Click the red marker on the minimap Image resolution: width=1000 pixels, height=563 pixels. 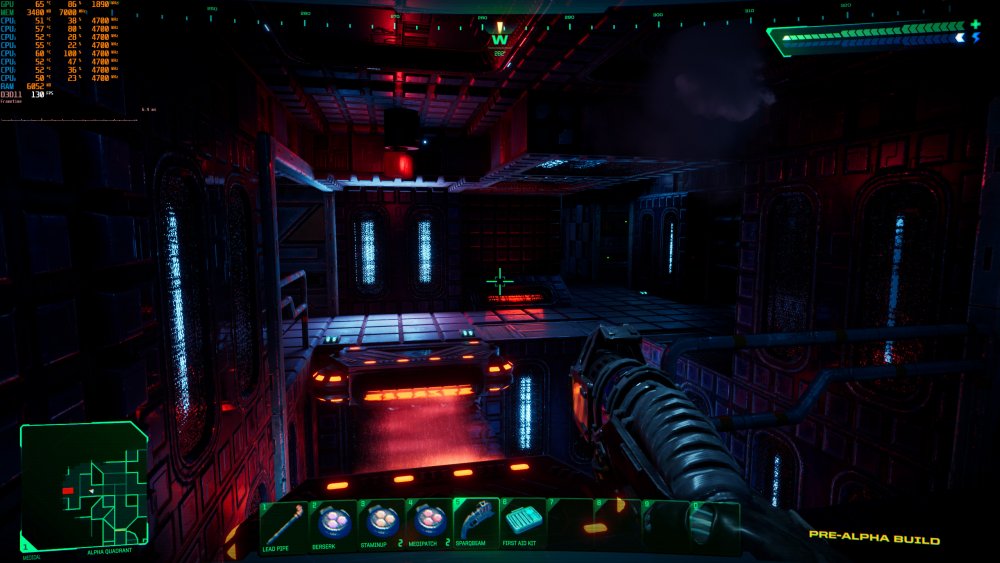tap(68, 491)
